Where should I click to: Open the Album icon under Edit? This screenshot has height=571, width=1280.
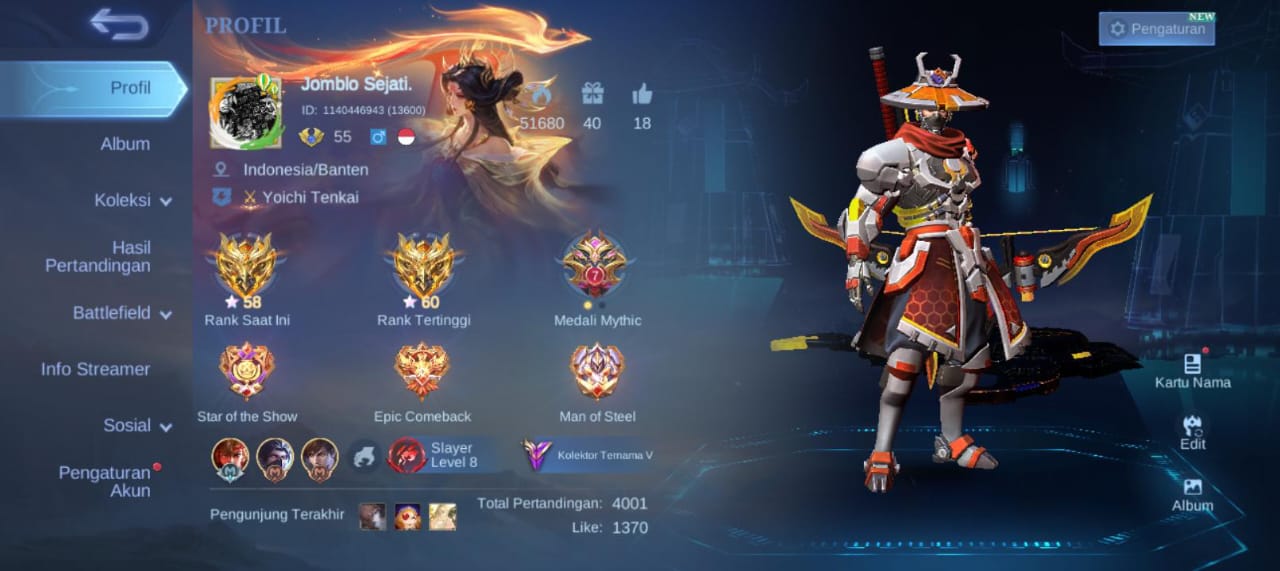click(1192, 494)
